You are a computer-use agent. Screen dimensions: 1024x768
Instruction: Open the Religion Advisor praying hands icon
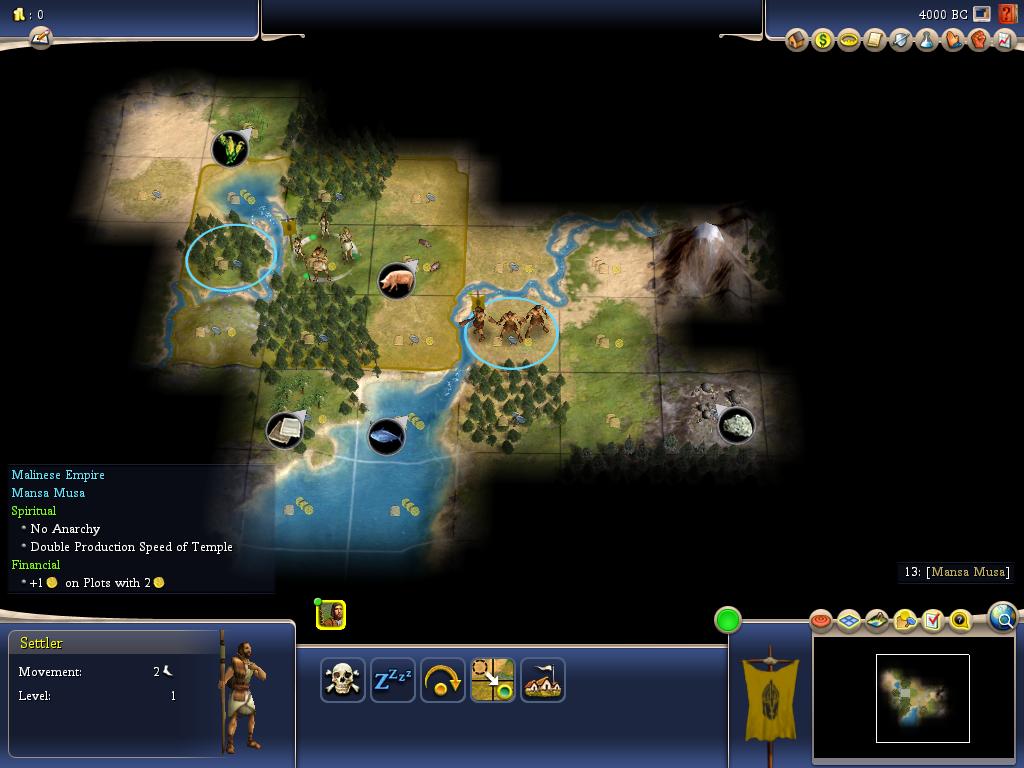953,40
